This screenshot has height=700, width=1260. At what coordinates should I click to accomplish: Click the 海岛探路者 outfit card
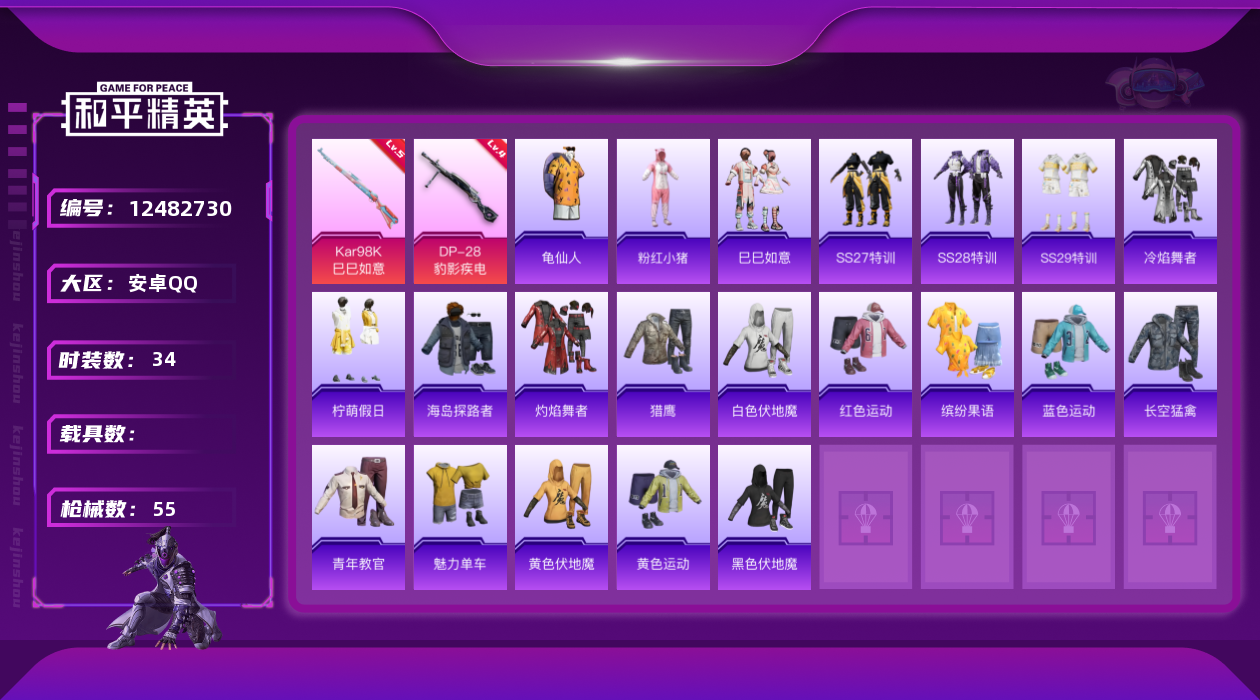(460, 364)
